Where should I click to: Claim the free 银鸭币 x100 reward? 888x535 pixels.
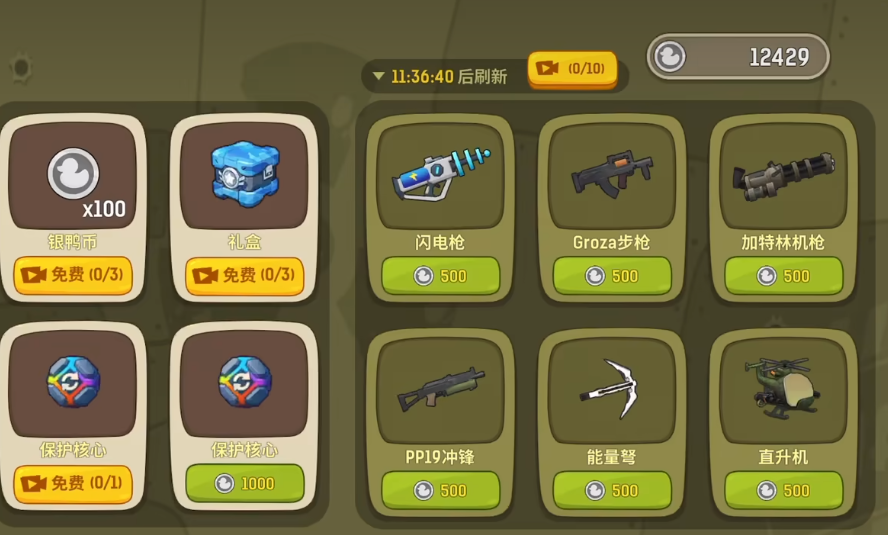[x=73, y=275]
